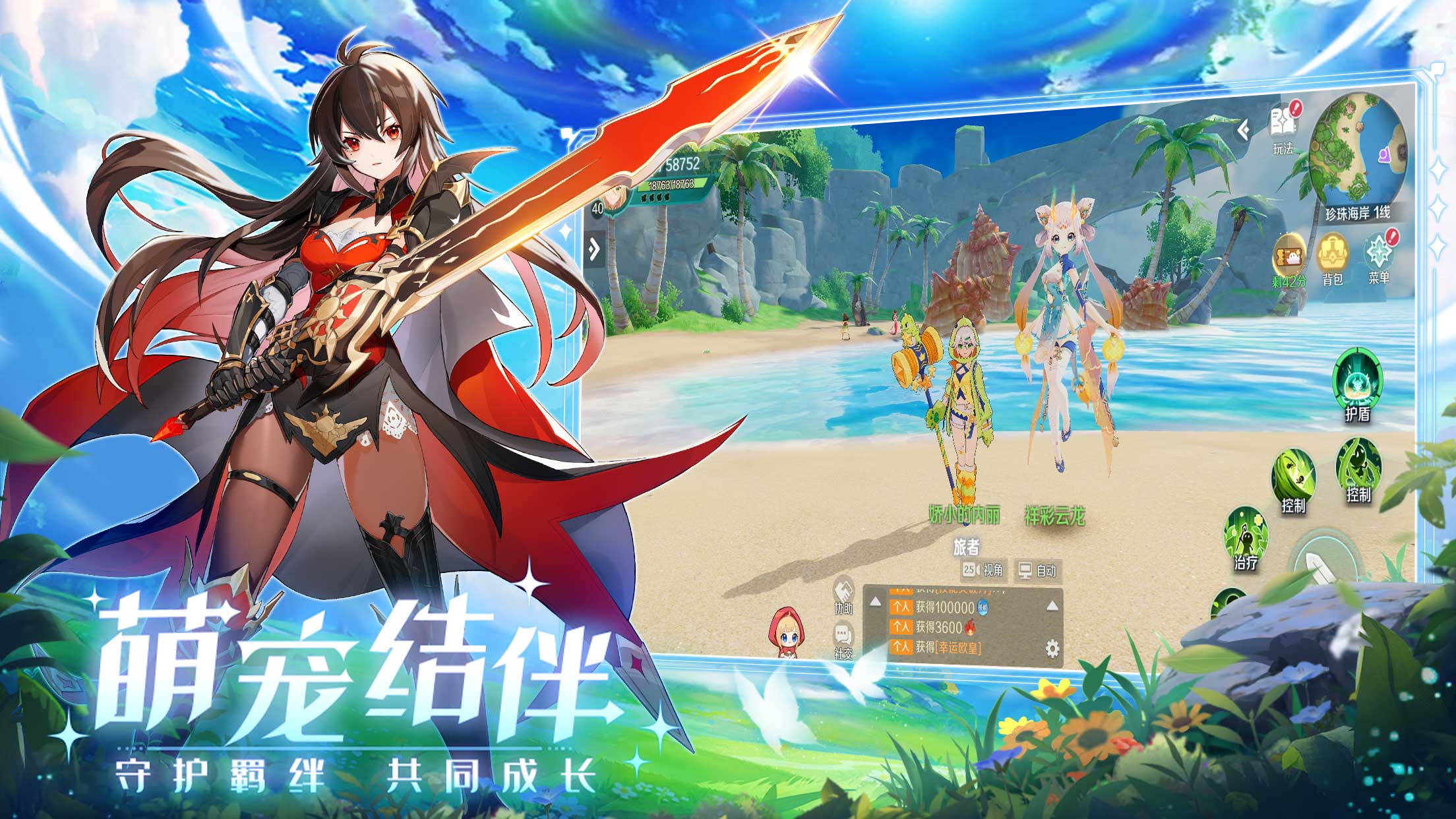The image size is (1456, 819).
Task: Expand the right-side message panel arrow
Action: pyautogui.click(x=1052, y=605)
